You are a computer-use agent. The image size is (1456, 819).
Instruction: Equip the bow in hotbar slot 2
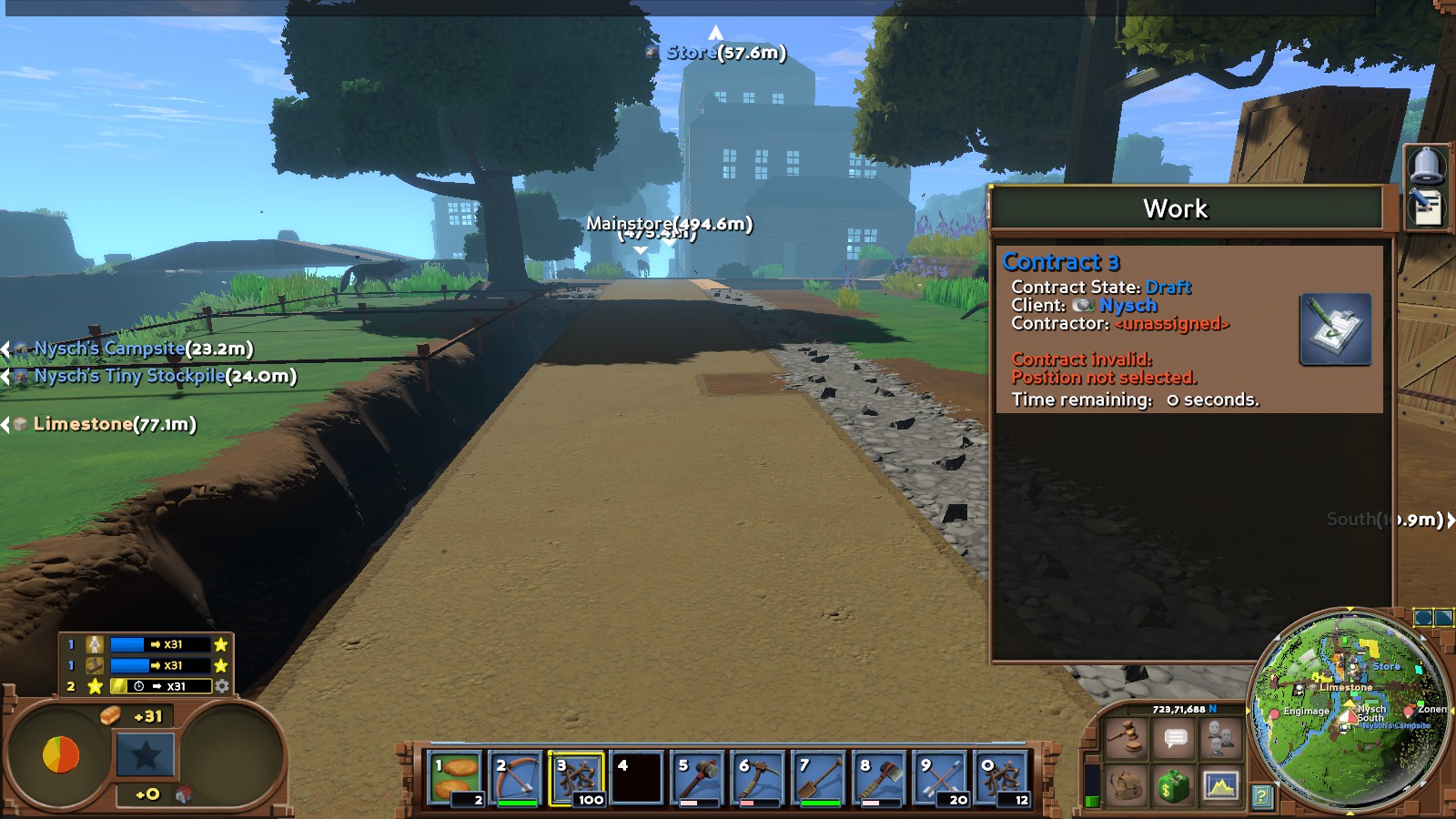(x=516, y=779)
